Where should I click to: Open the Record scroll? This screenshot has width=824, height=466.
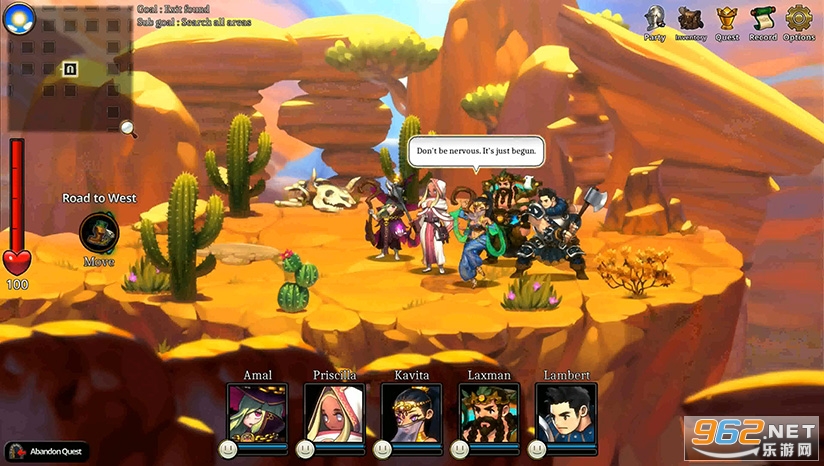point(763,20)
